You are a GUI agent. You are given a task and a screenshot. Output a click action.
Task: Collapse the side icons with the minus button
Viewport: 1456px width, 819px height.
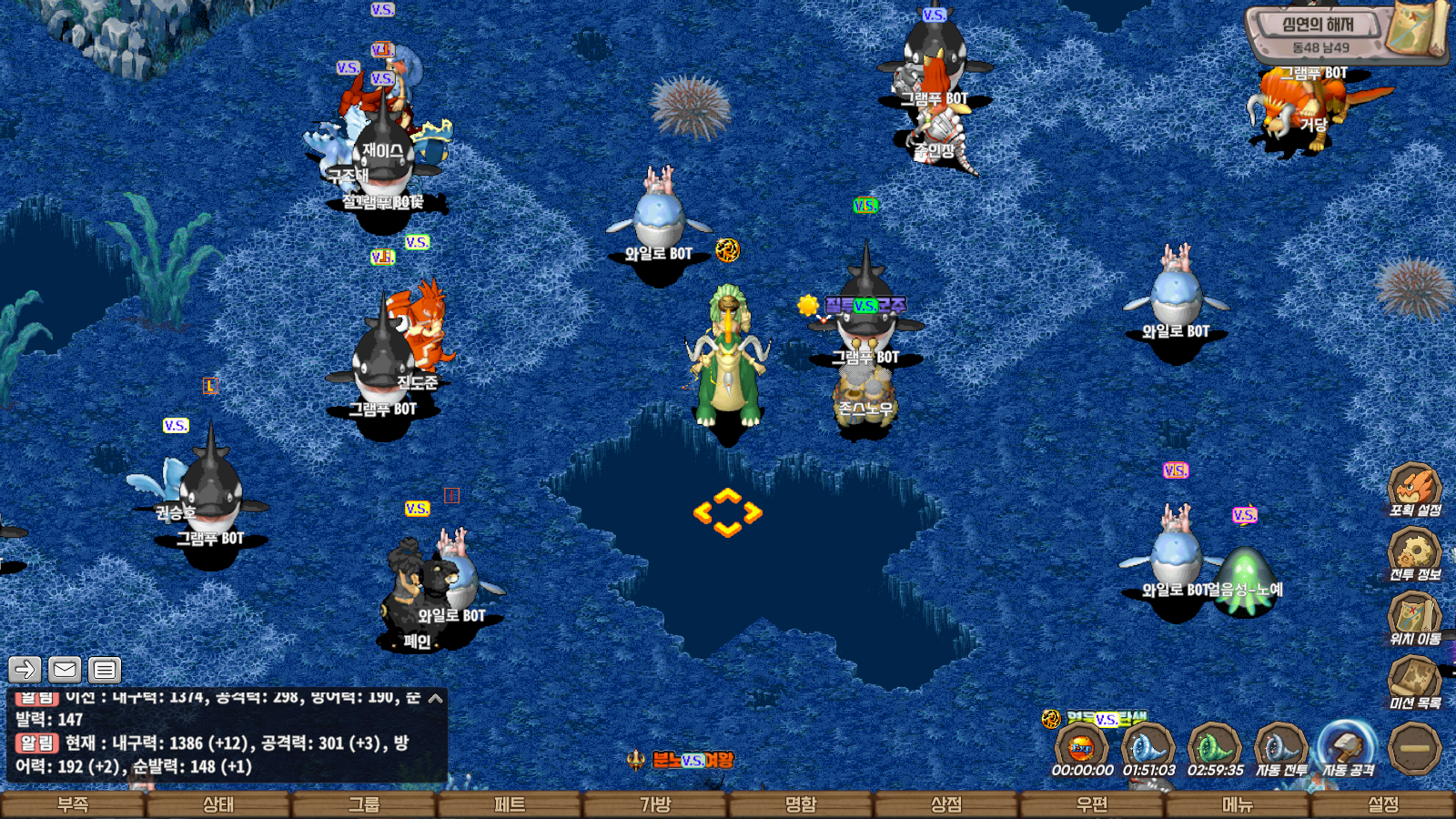tap(1415, 748)
